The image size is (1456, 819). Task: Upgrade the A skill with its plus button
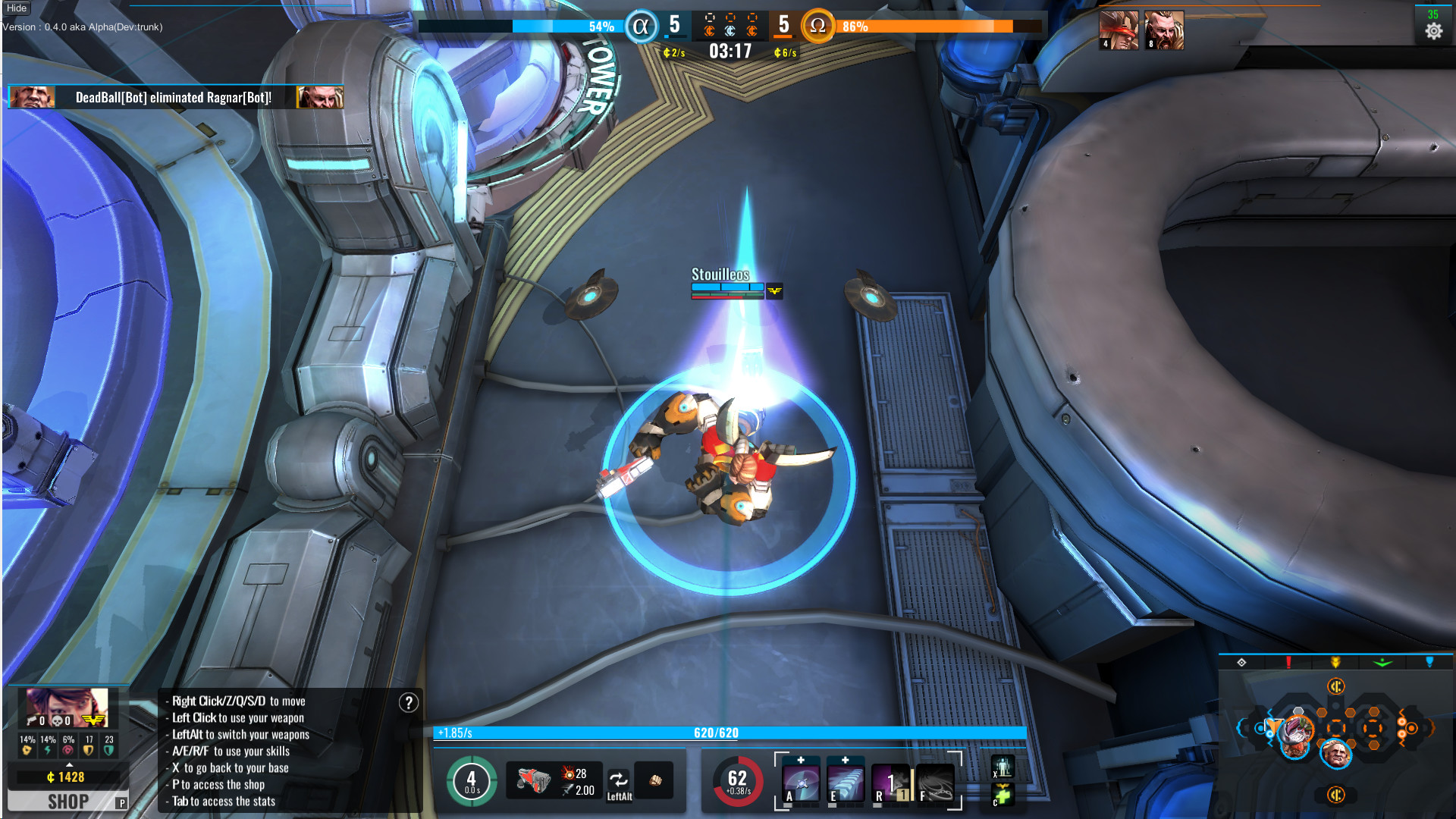tap(801, 759)
